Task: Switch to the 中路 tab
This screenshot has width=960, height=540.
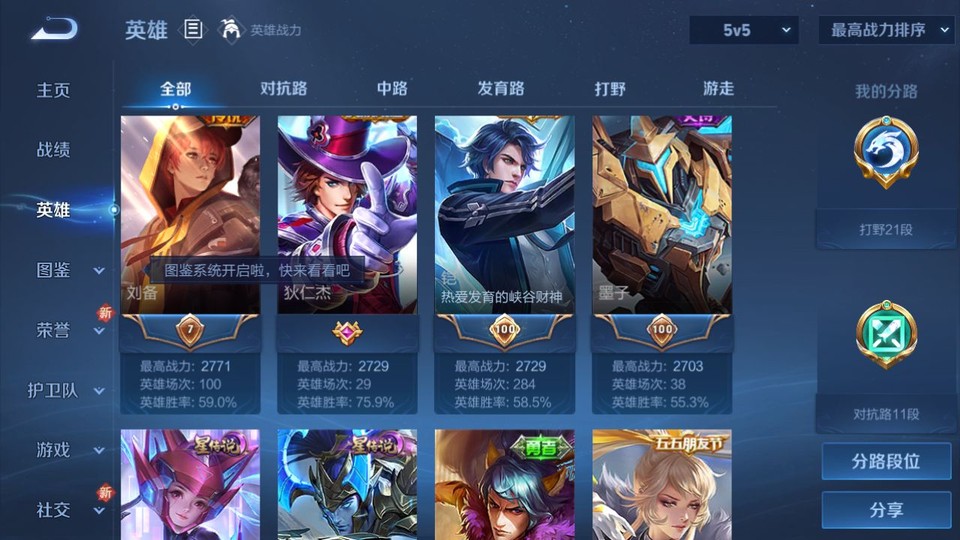Action: tap(392, 89)
